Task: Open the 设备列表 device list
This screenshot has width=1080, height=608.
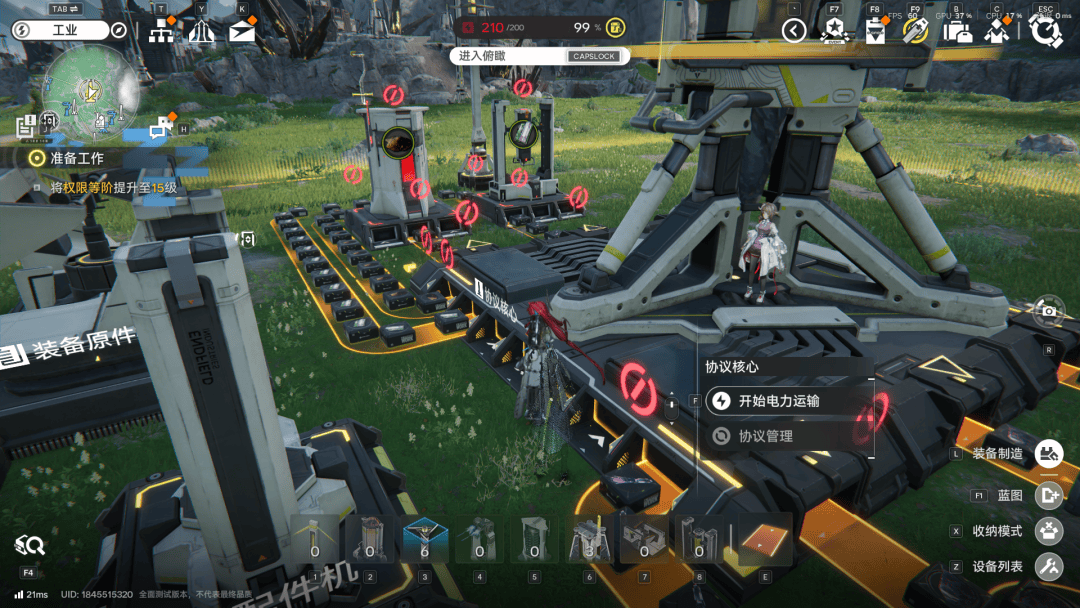Action: (1048, 566)
